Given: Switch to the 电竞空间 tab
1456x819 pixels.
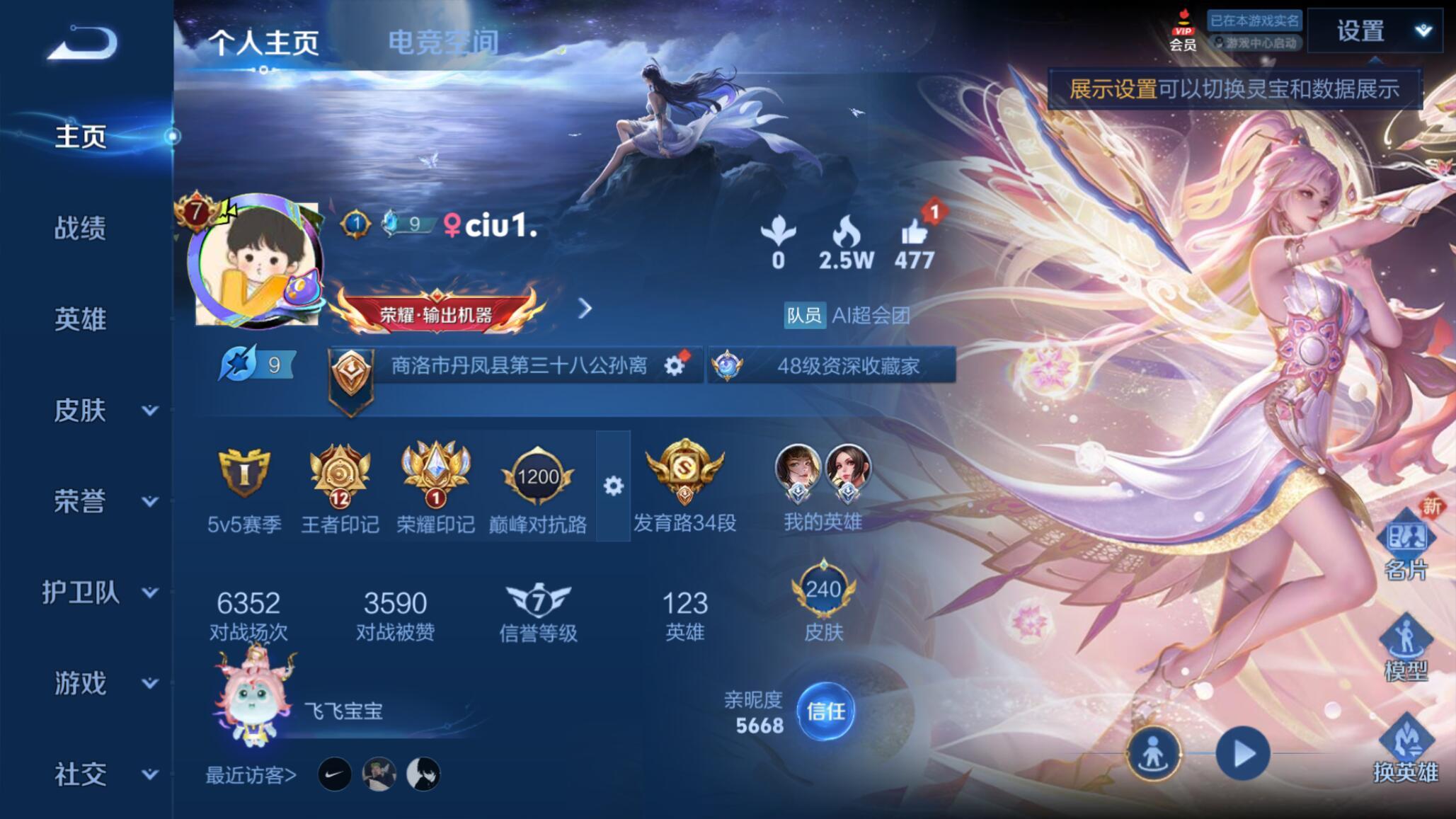Looking at the screenshot, I should (443, 42).
